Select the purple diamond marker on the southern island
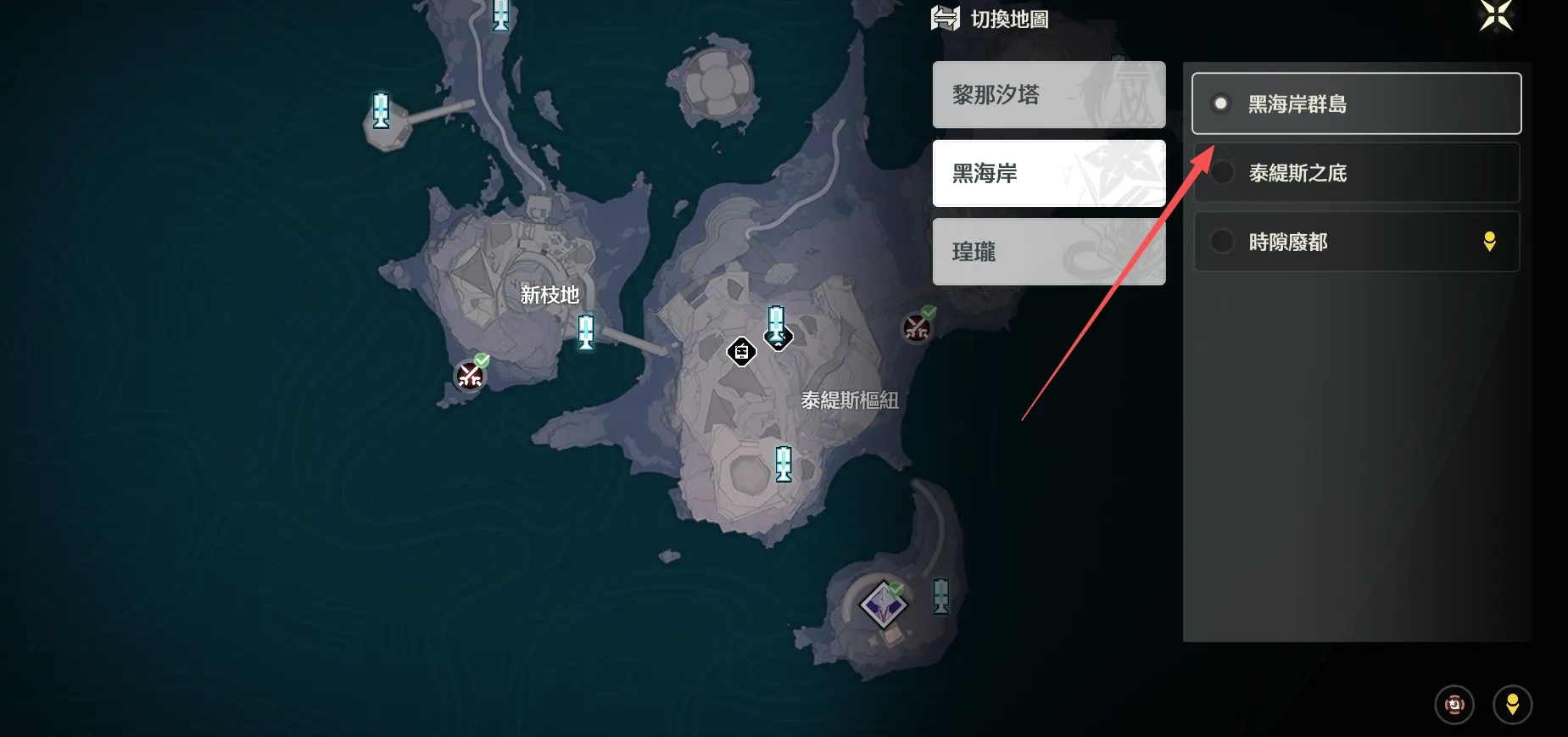This screenshot has height=737, width=1568. pyautogui.click(x=884, y=604)
